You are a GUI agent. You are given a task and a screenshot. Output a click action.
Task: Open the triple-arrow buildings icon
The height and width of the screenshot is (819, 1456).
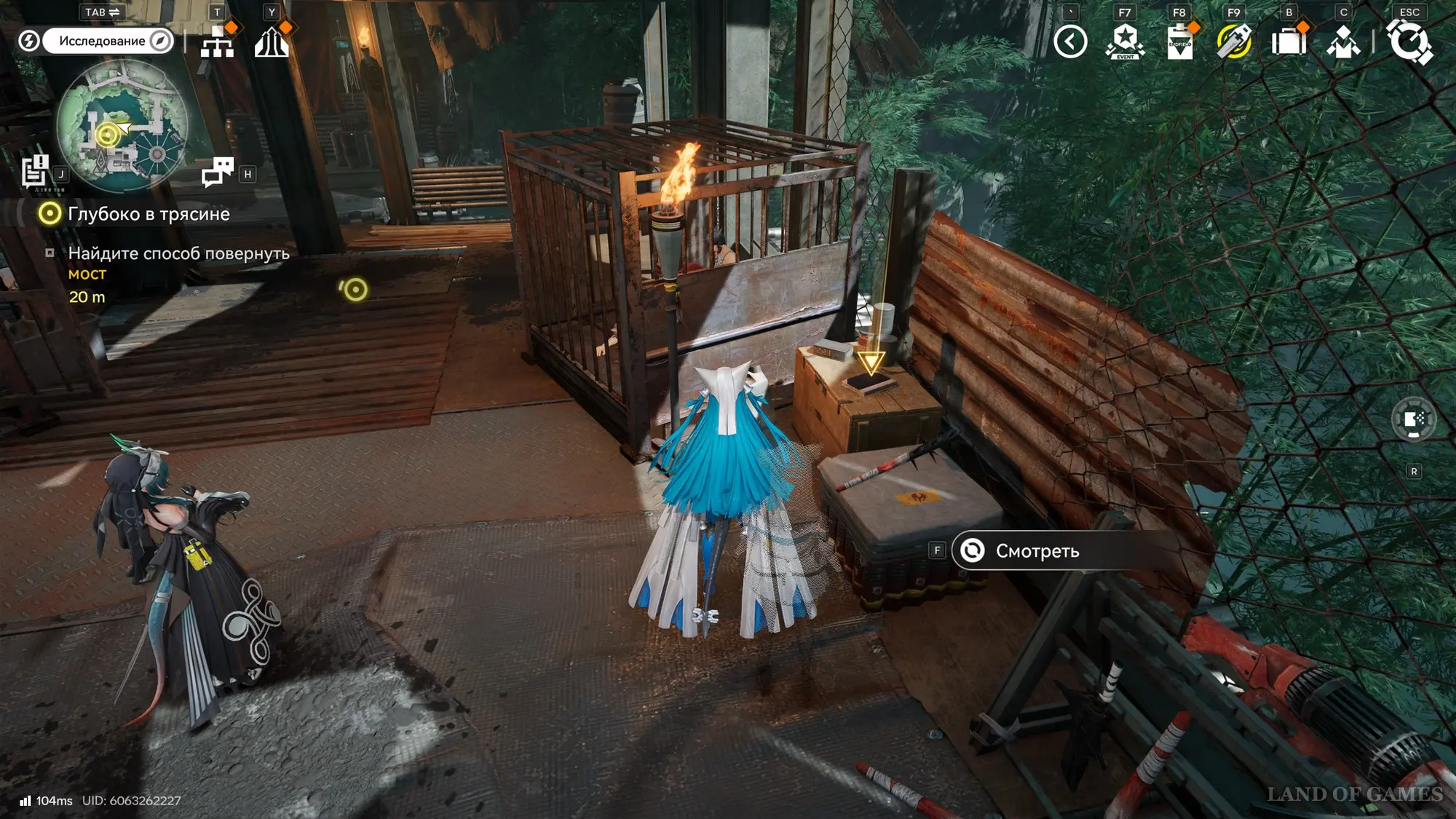click(x=272, y=41)
